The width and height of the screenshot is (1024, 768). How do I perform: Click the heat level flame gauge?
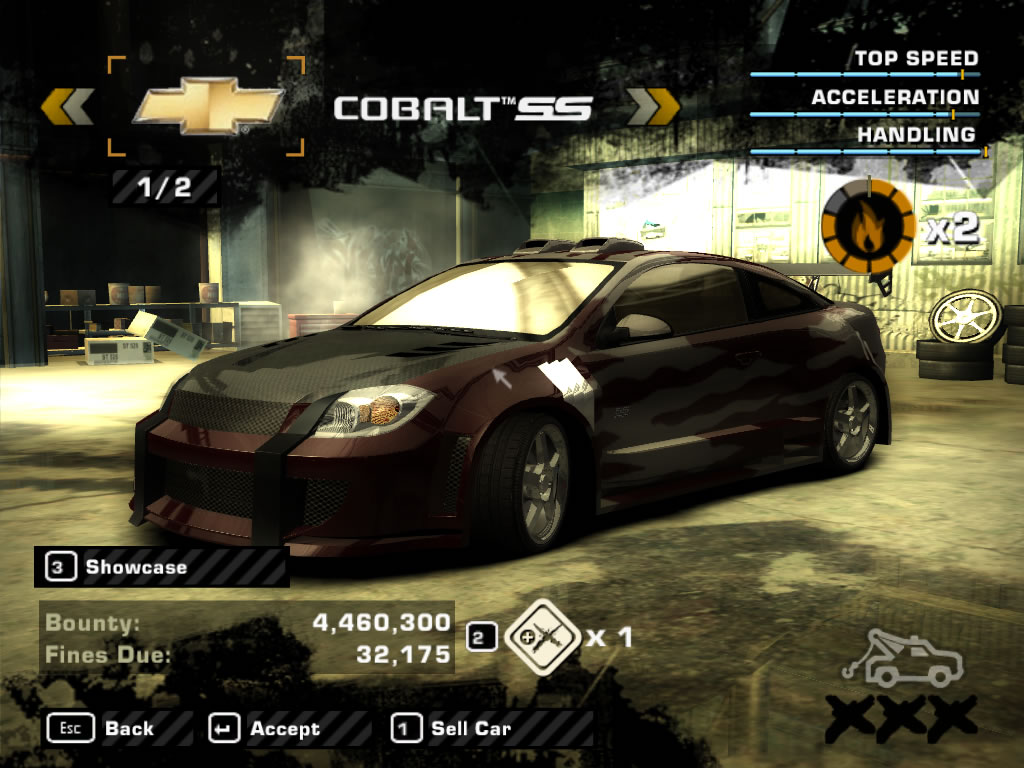[867, 229]
